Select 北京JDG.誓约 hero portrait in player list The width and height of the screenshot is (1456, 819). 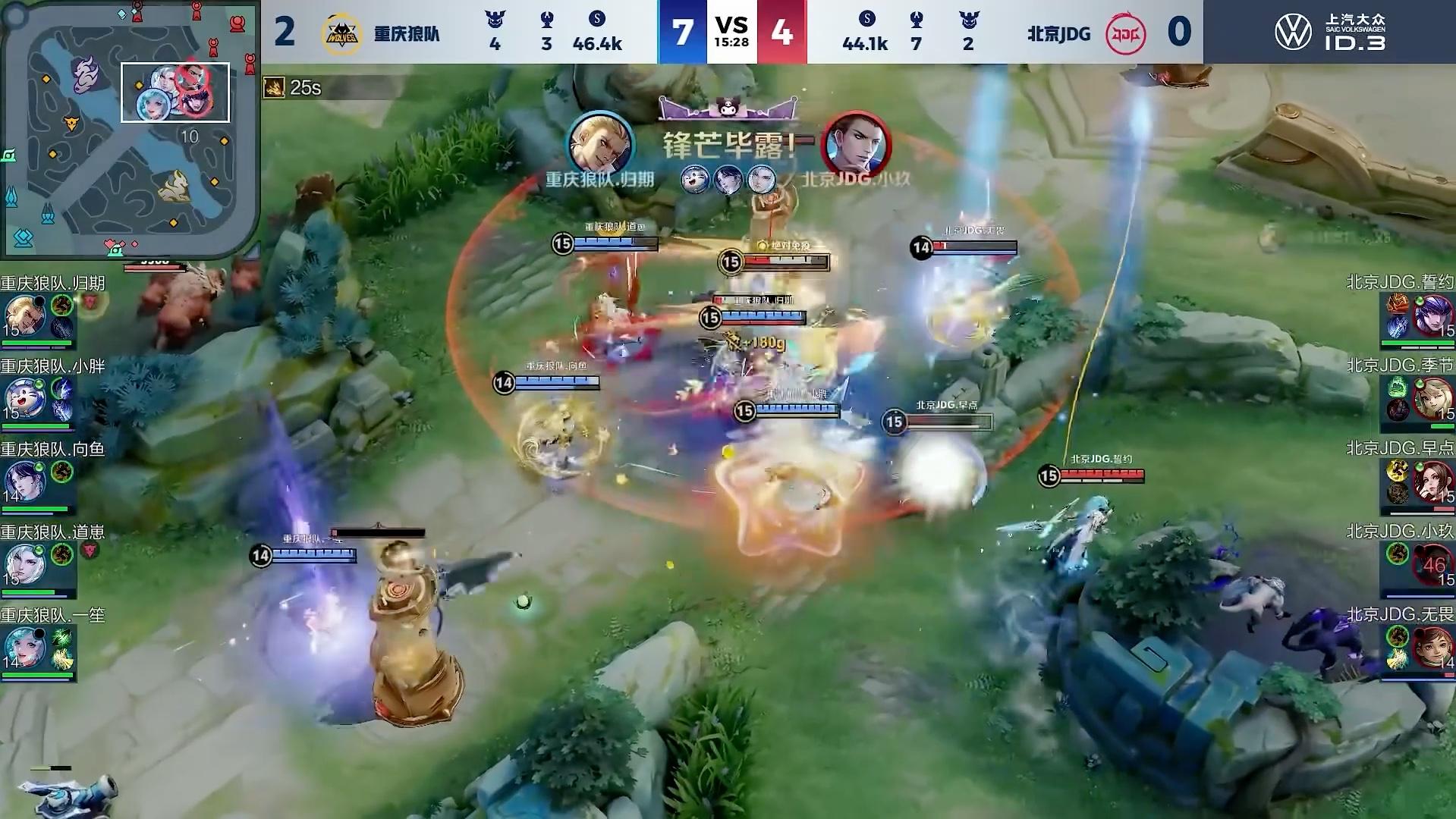click(x=1432, y=315)
